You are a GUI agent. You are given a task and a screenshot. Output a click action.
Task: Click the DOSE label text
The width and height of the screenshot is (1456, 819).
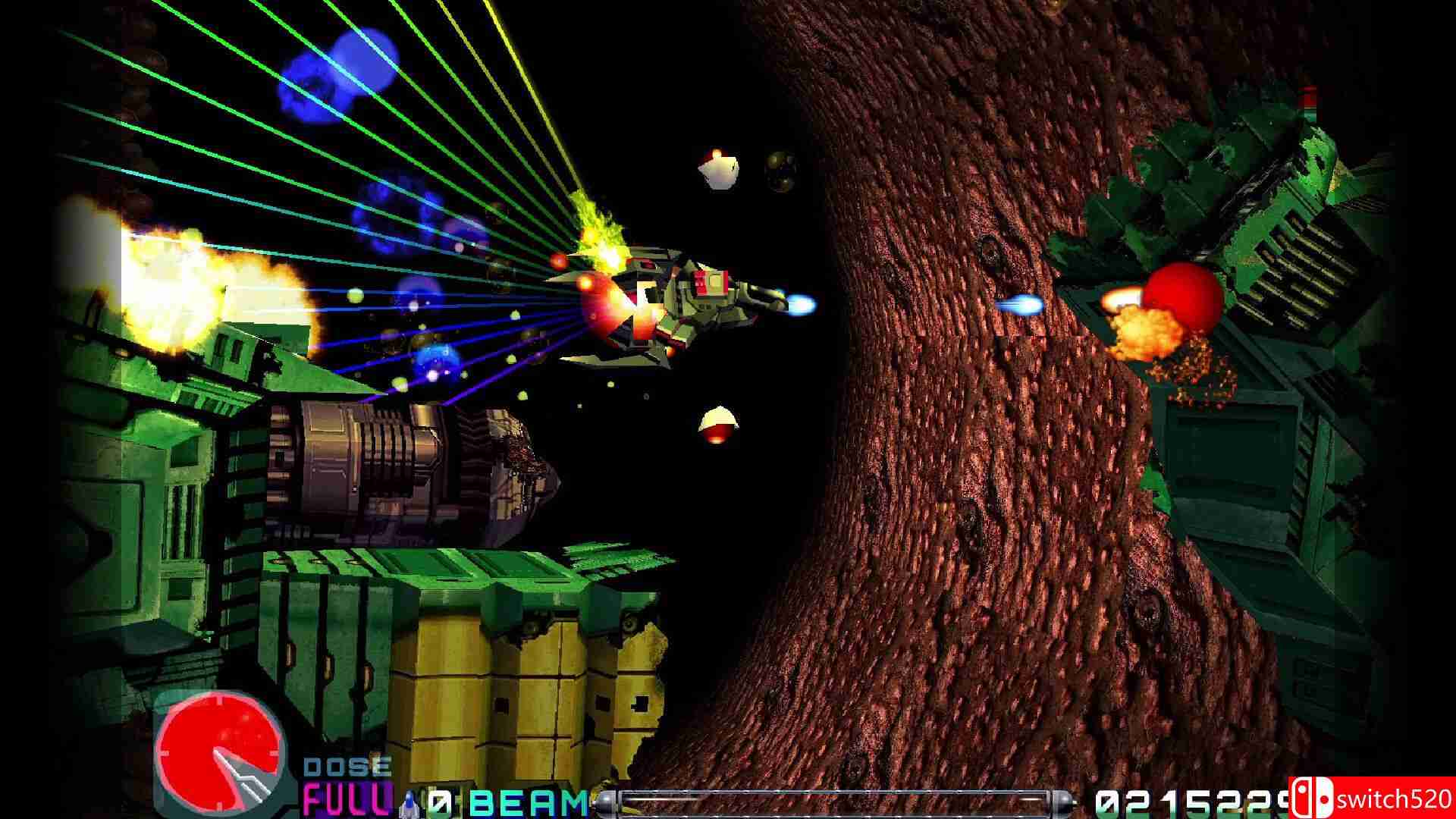pos(349,767)
